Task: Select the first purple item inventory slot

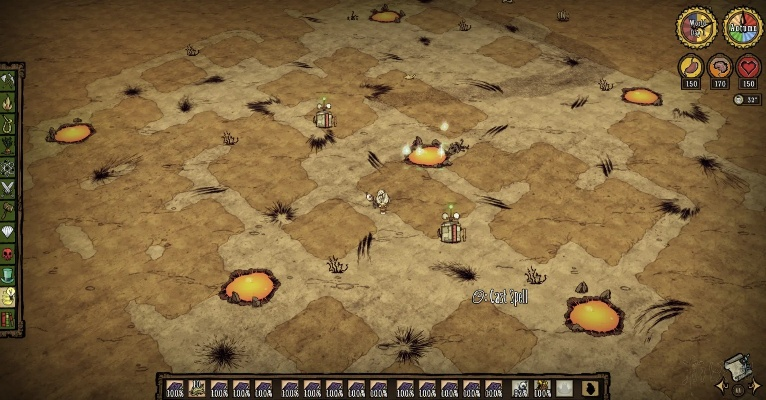Action: pos(174,388)
